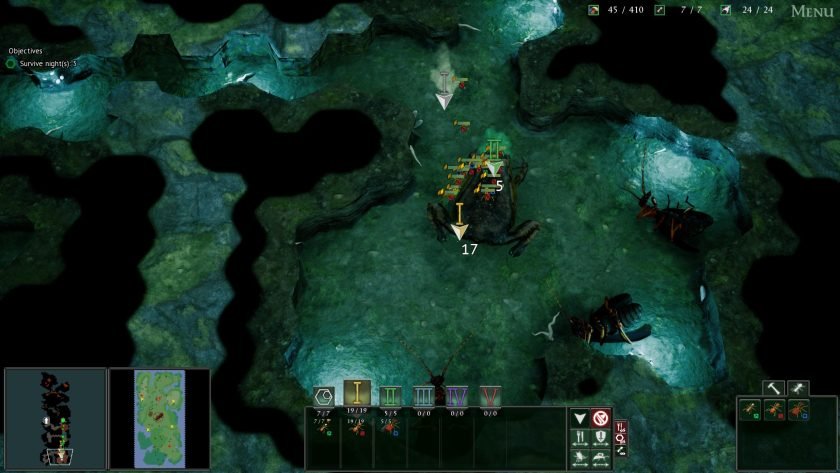This screenshot has height=473, width=840.
Task: Select legion group II tab
Action: point(390,395)
